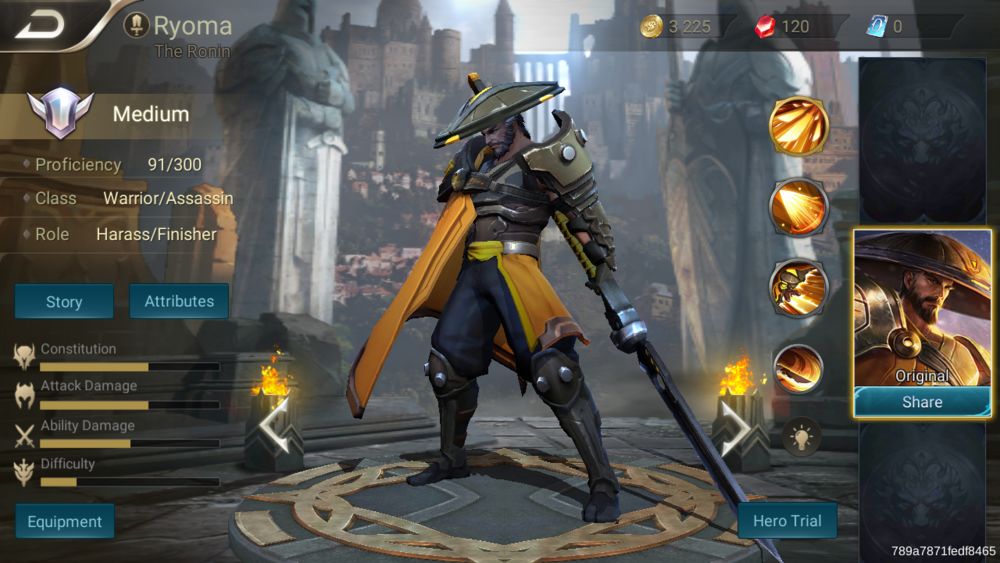Share the Original skin
This screenshot has height=563, width=1000.
coord(921,402)
